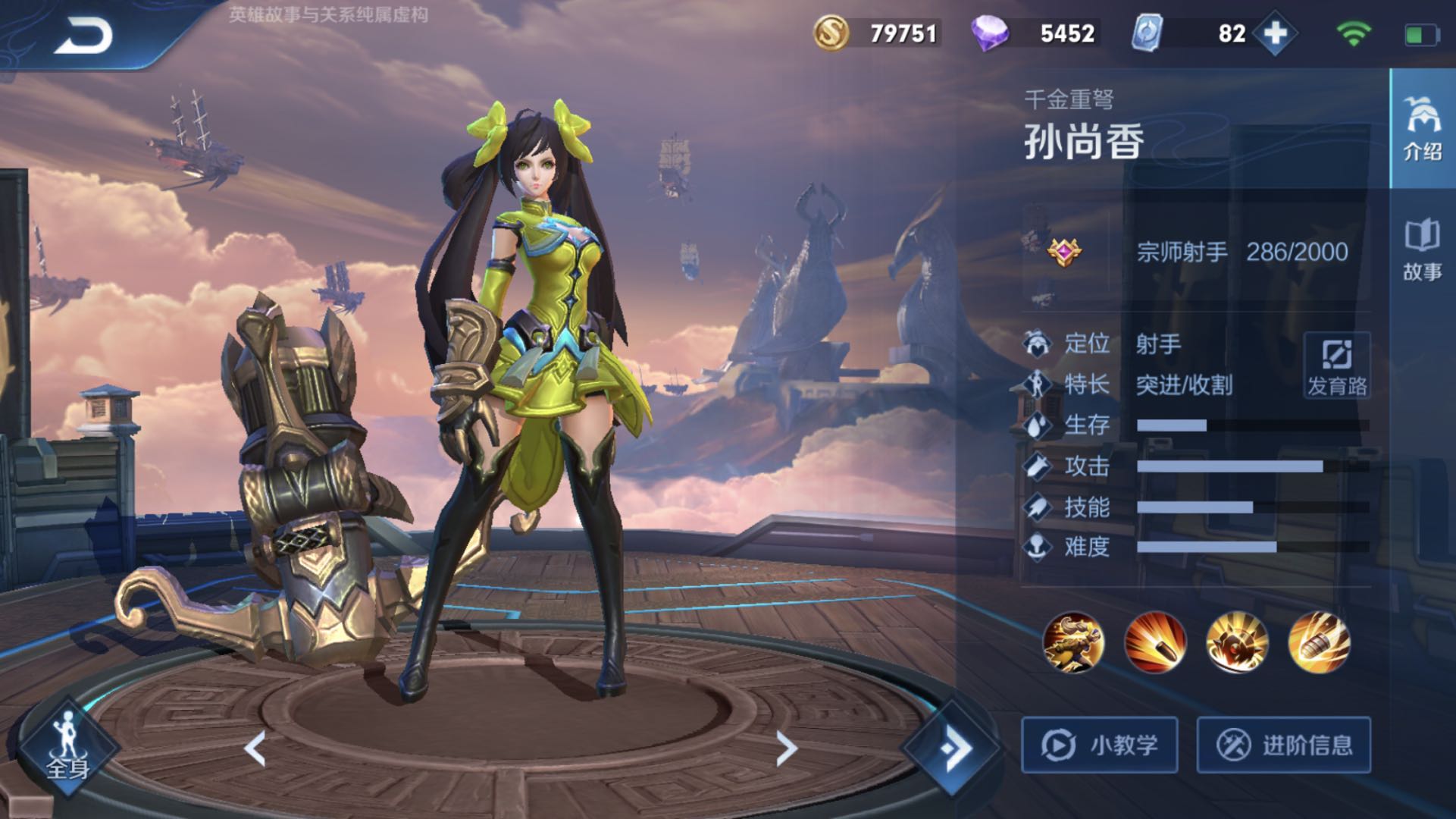Switch to the 介绍 tab
1456x819 pixels.
tap(1422, 129)
